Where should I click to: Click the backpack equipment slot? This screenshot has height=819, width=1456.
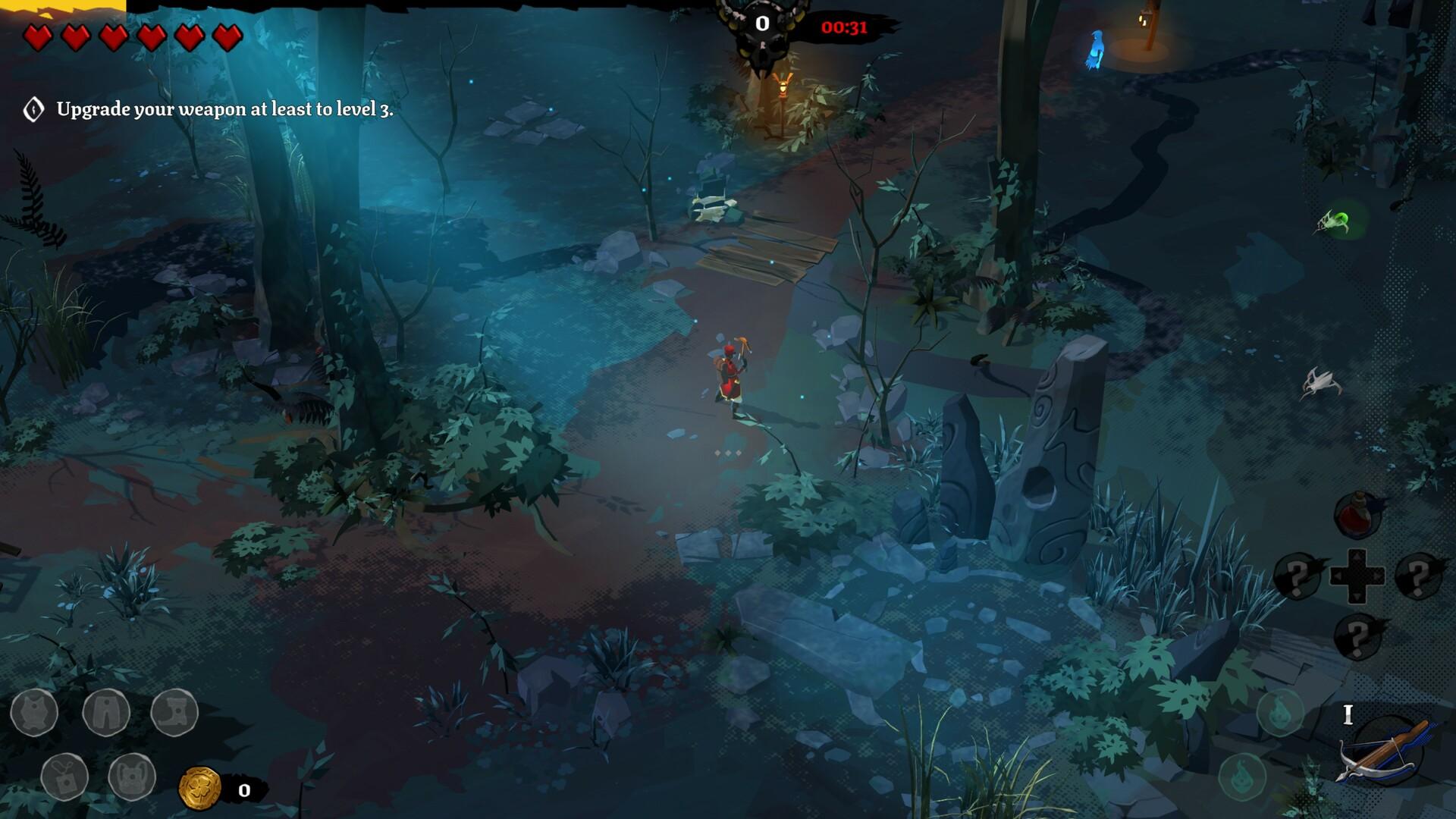tap(132, 777)
